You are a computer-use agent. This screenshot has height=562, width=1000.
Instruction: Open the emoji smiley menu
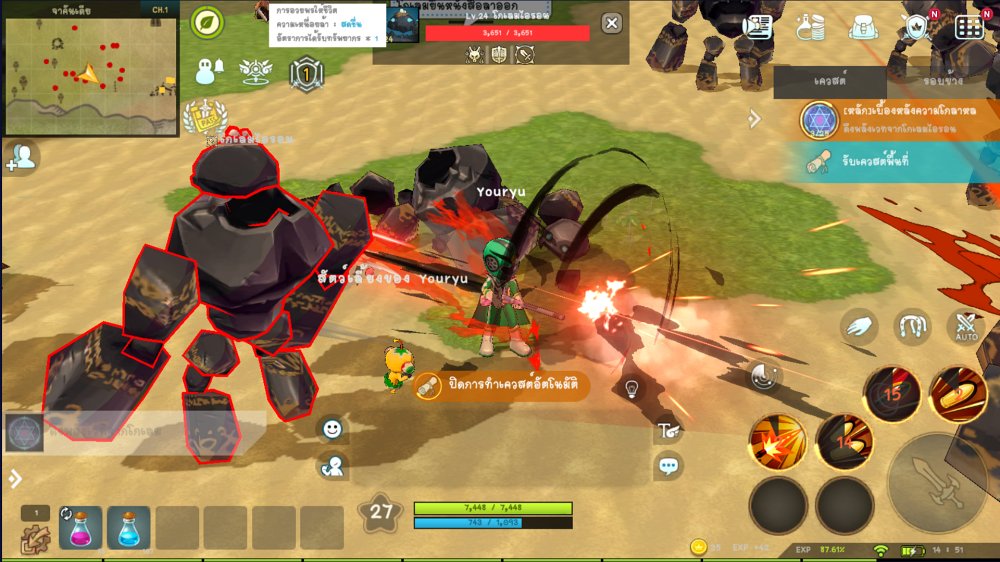pyautogui.click(x=332, y=429)
